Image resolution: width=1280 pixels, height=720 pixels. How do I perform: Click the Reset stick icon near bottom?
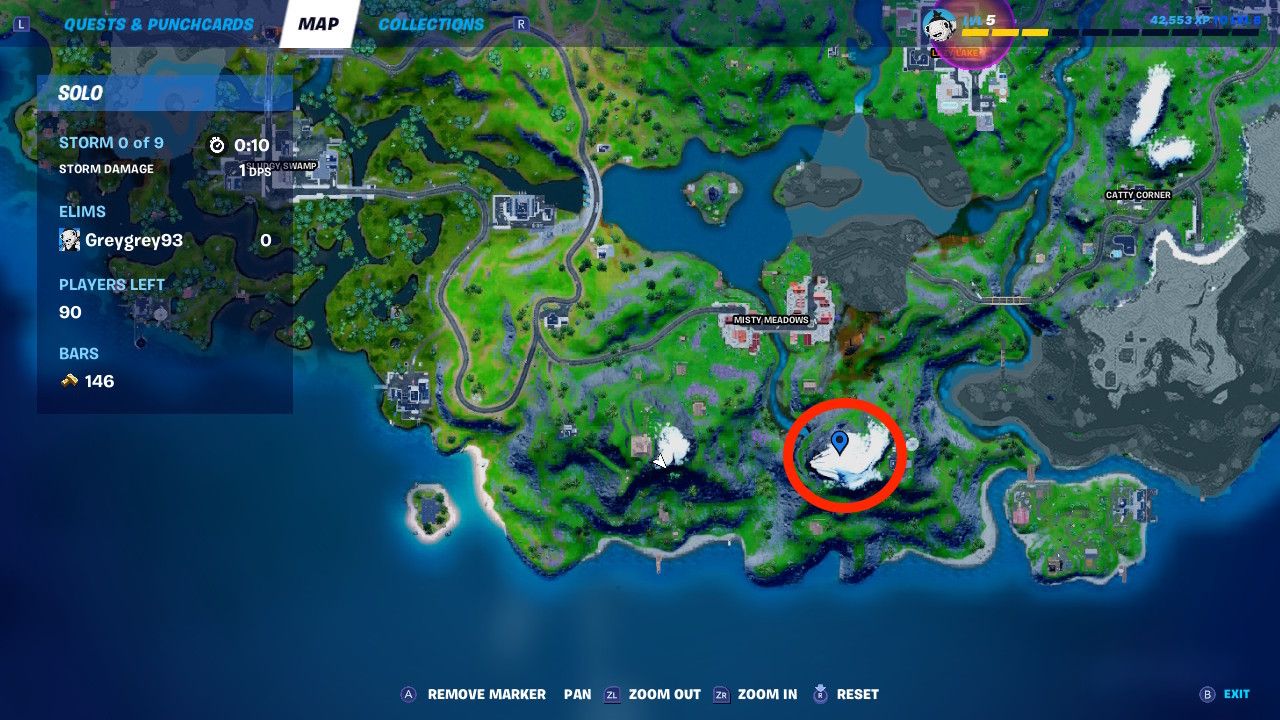(822, 694)
